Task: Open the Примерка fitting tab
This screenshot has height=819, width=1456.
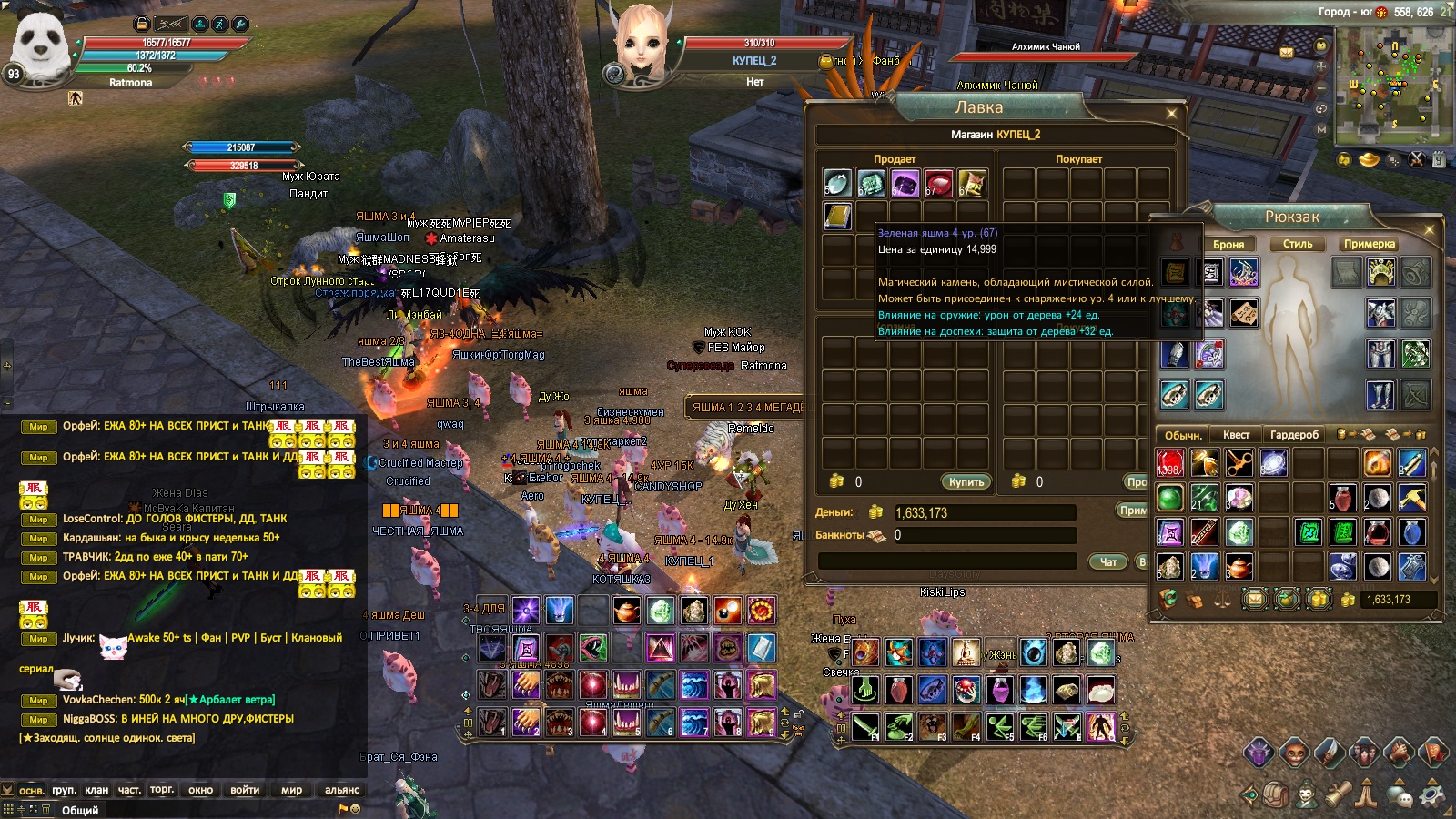Action: (x=1369, y=244)
